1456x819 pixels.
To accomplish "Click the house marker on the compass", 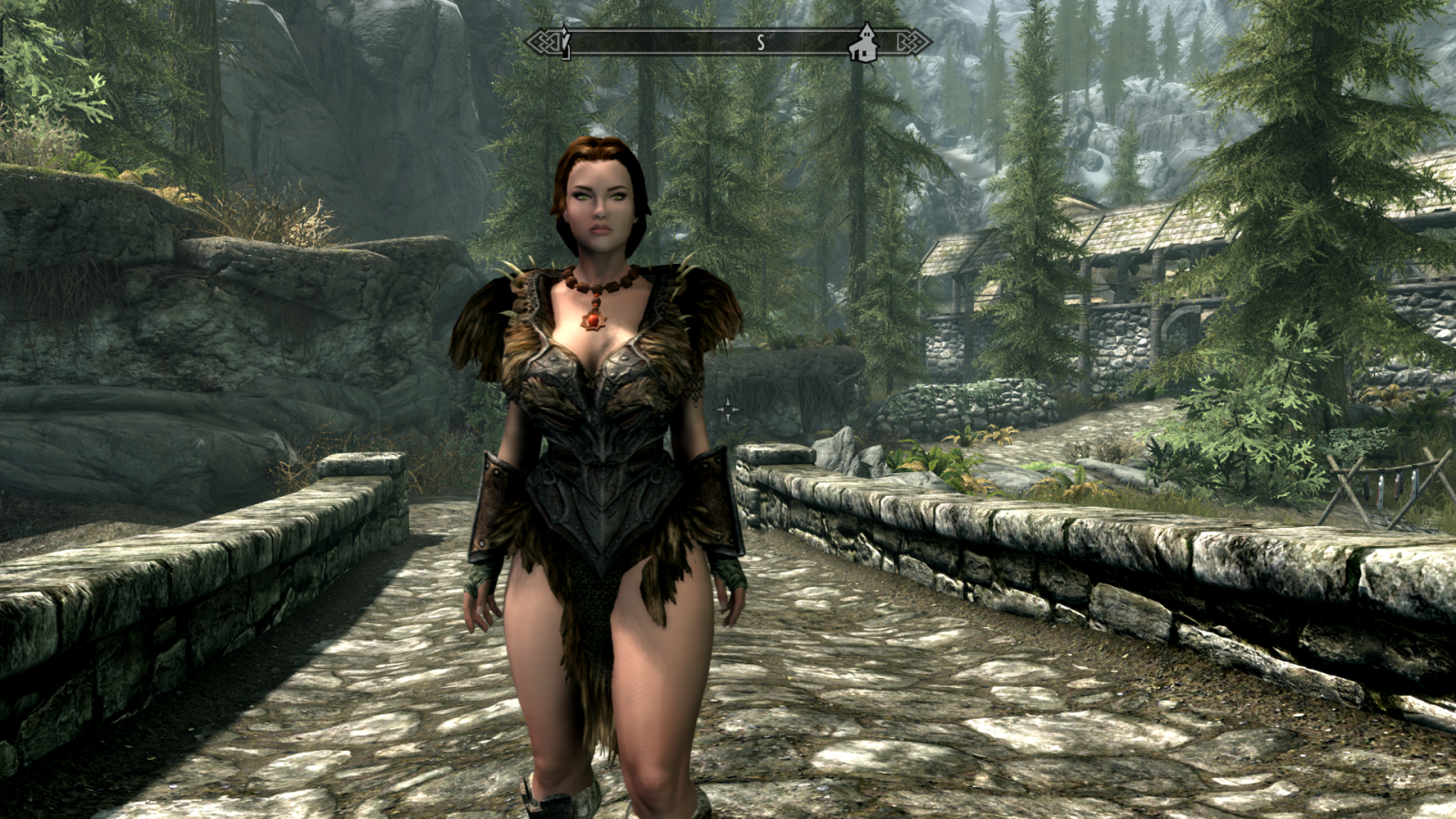I will pyautogui.click(x=863, y=44).
